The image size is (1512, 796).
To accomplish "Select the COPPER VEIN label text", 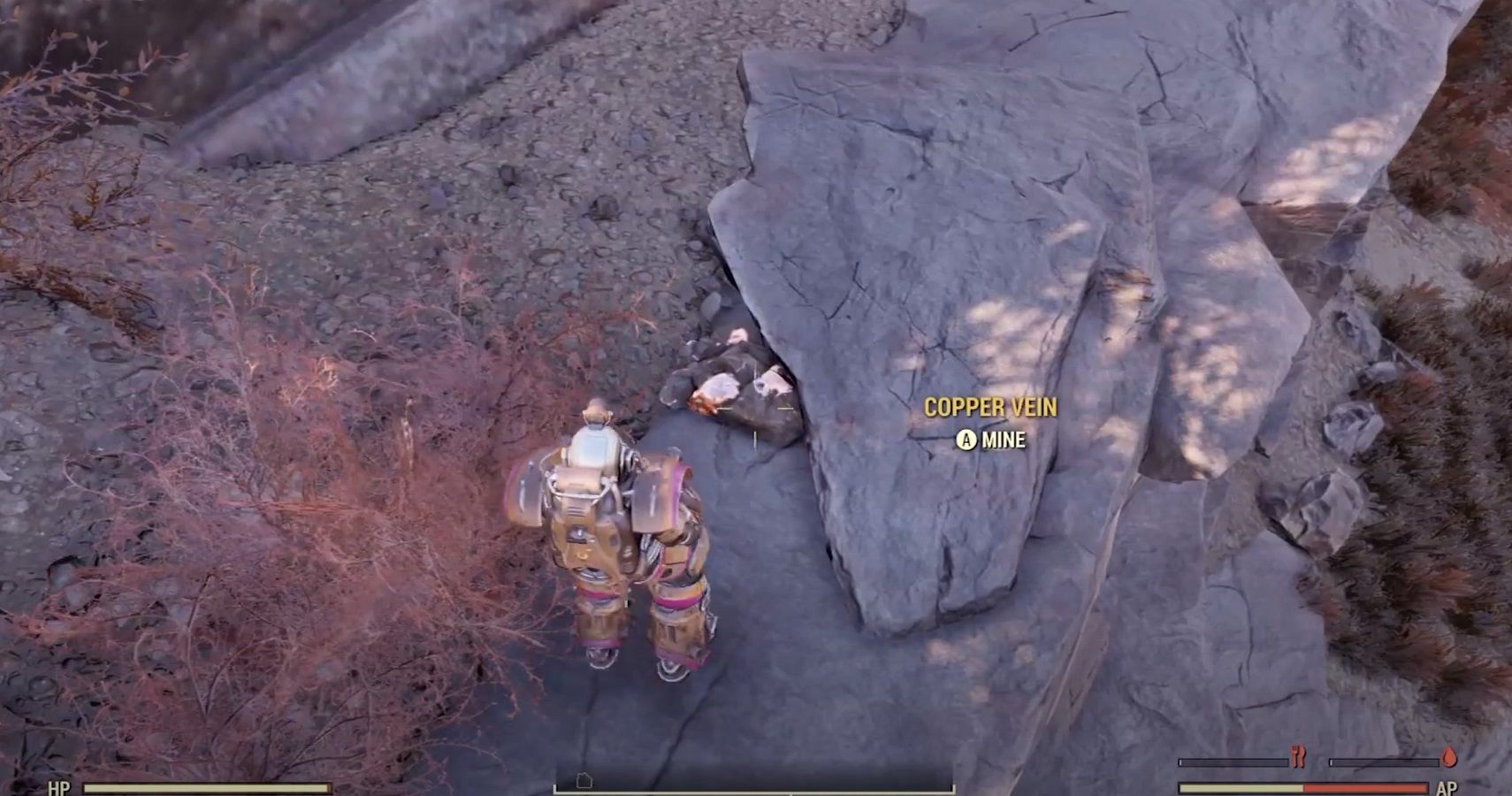I will click(990, 409).
